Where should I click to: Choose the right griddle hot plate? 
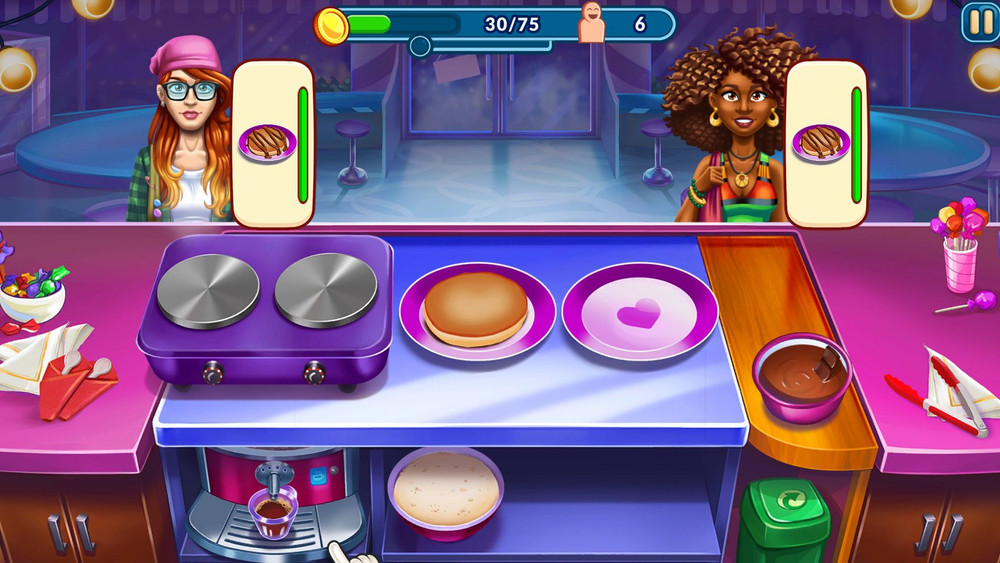325,289
